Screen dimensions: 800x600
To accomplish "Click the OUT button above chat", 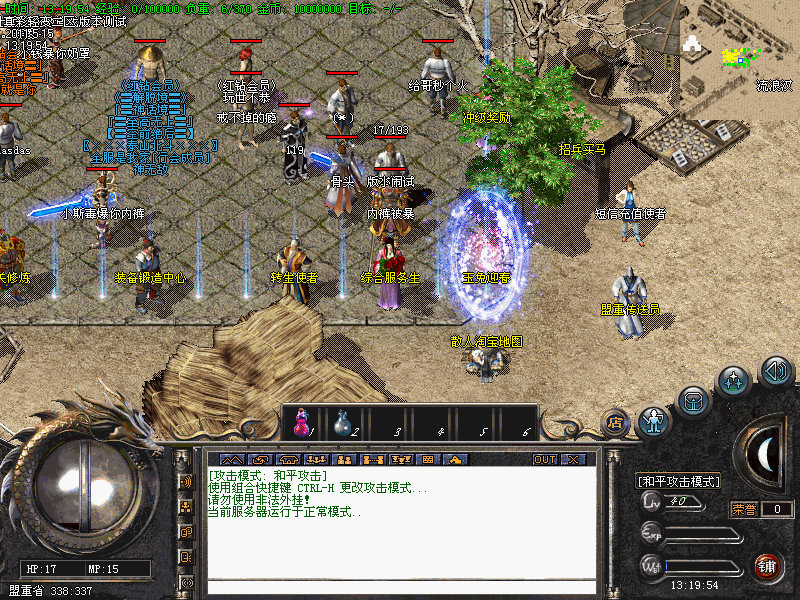I will click(x=544, y=460).
